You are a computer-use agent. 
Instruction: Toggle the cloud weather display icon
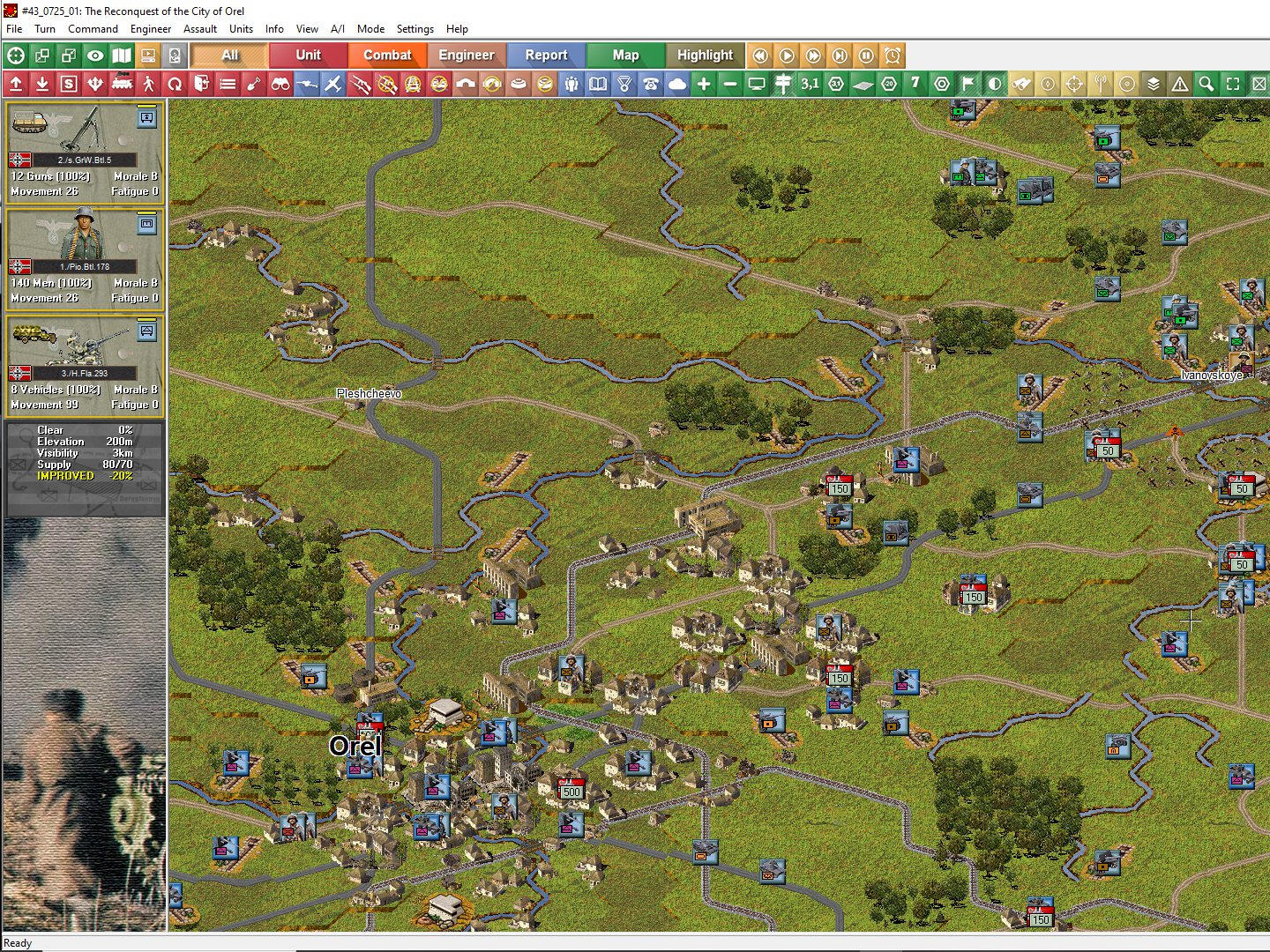point(676,85)
